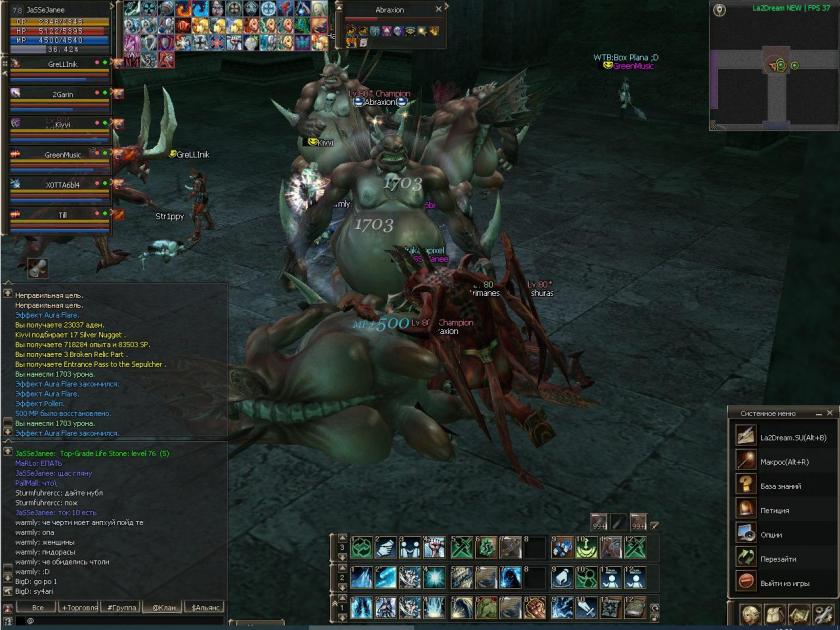Close the Системное меню window

point(831,412)
